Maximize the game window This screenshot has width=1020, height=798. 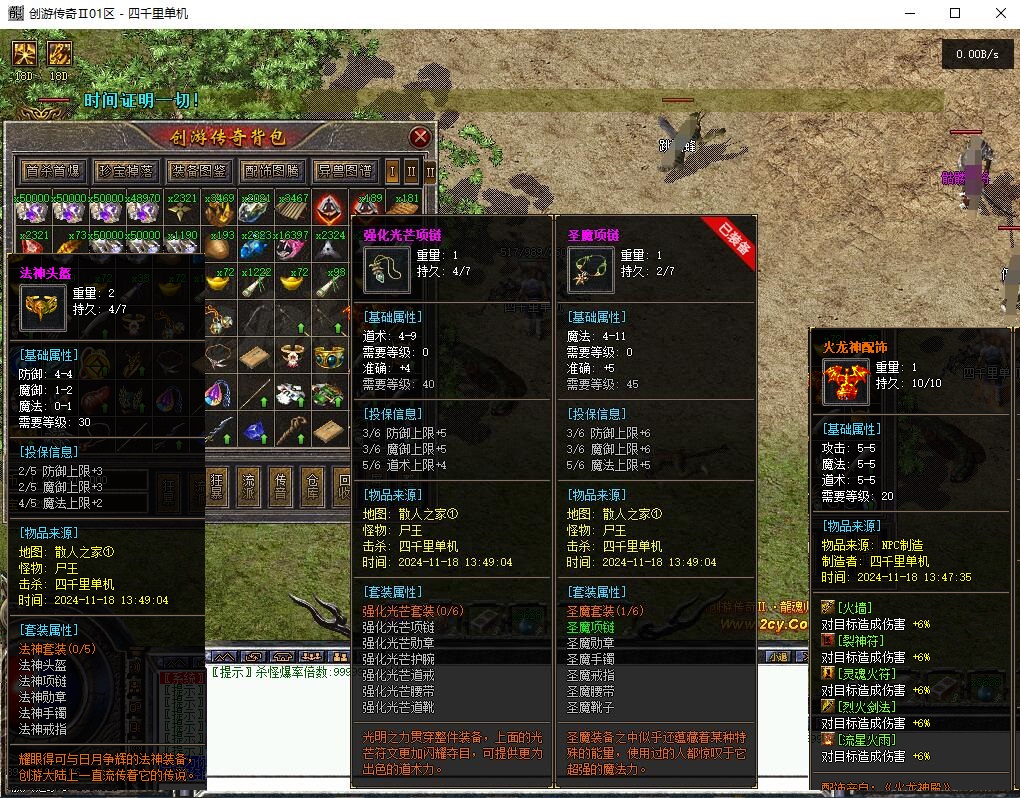(x=954, y=13)
